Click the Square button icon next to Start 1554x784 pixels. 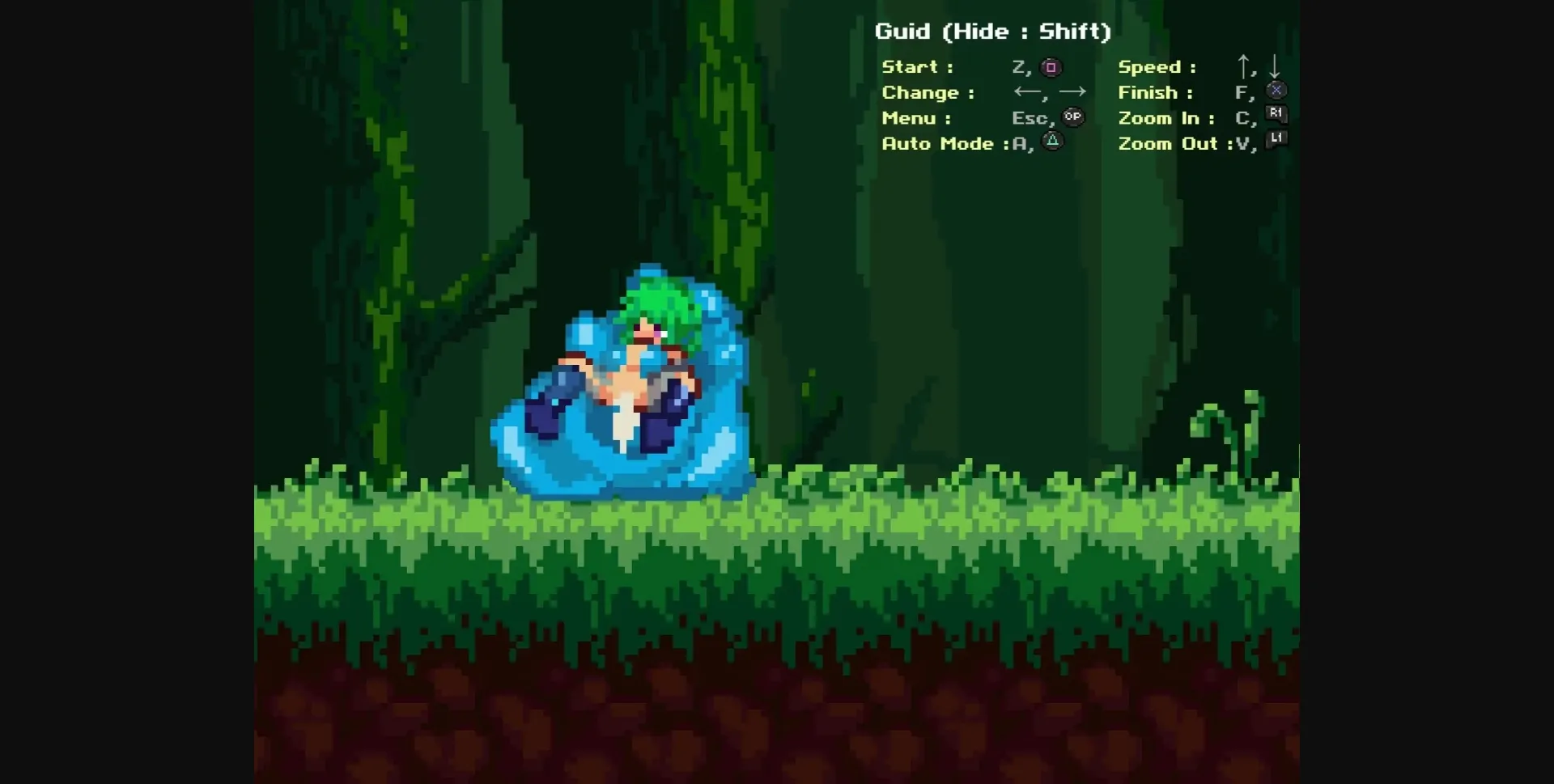pos(1051,67)
